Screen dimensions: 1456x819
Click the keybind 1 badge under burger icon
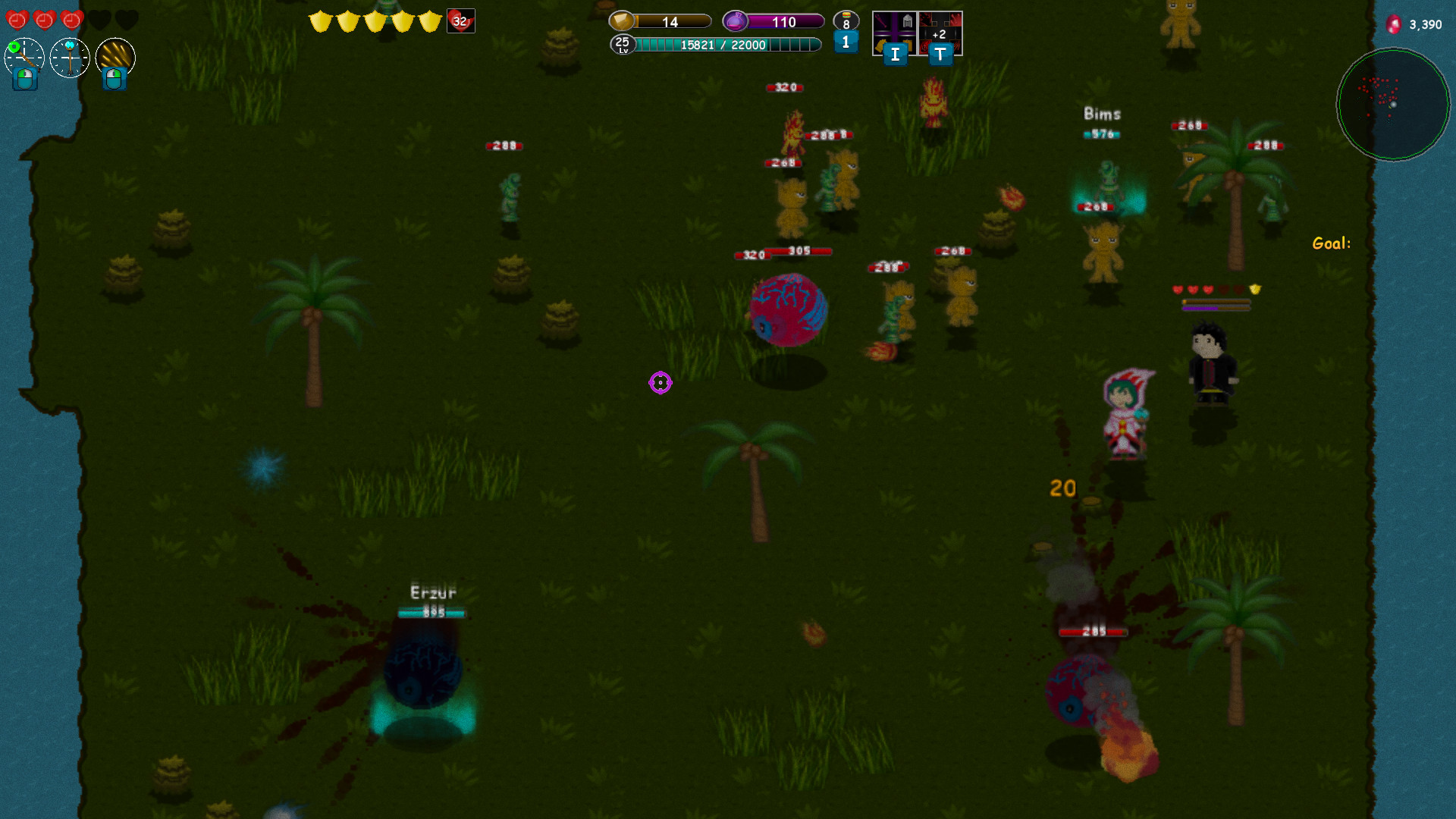point(846,43)
